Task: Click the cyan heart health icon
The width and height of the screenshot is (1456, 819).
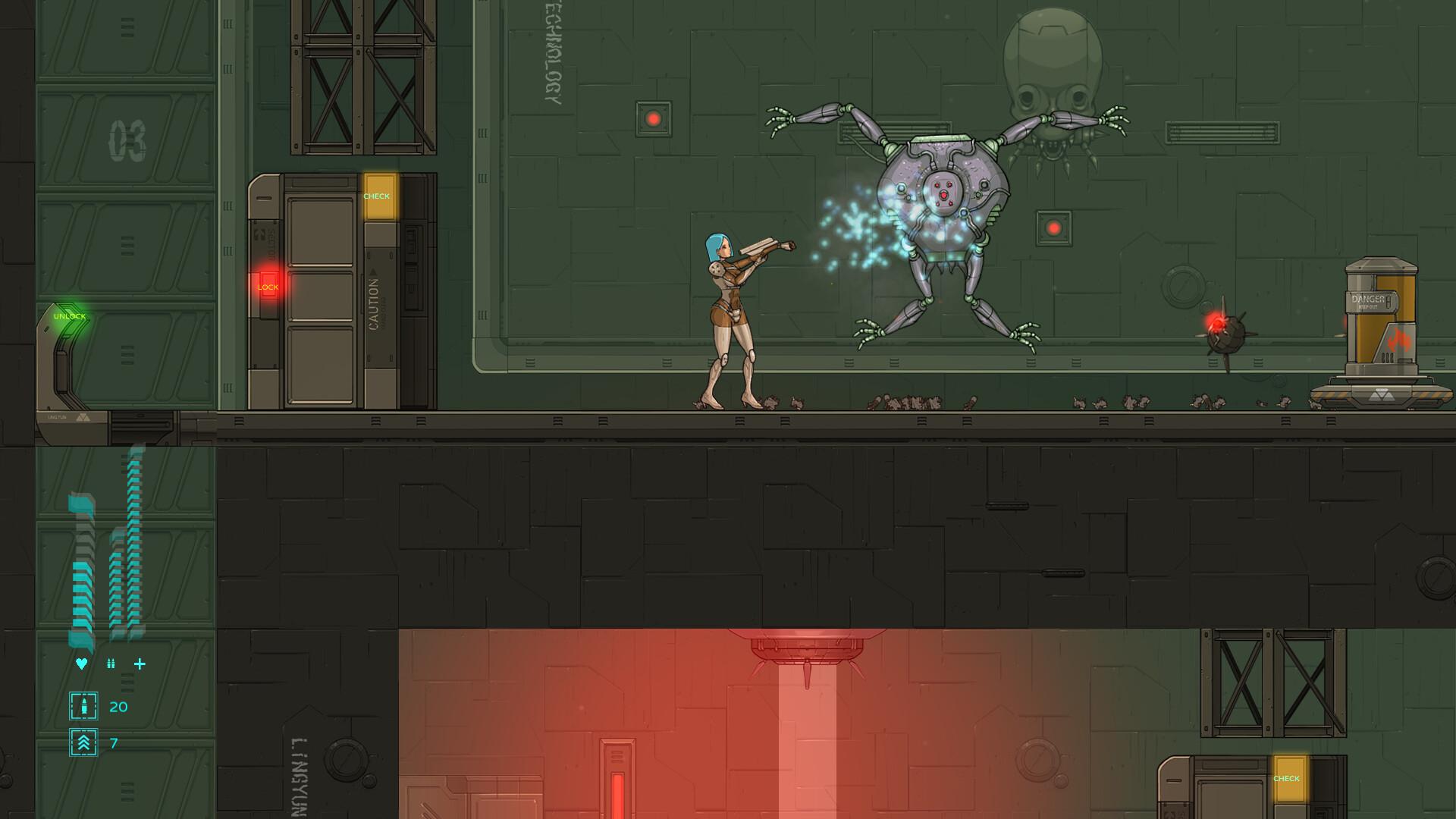Action: [x=81, y=664]
